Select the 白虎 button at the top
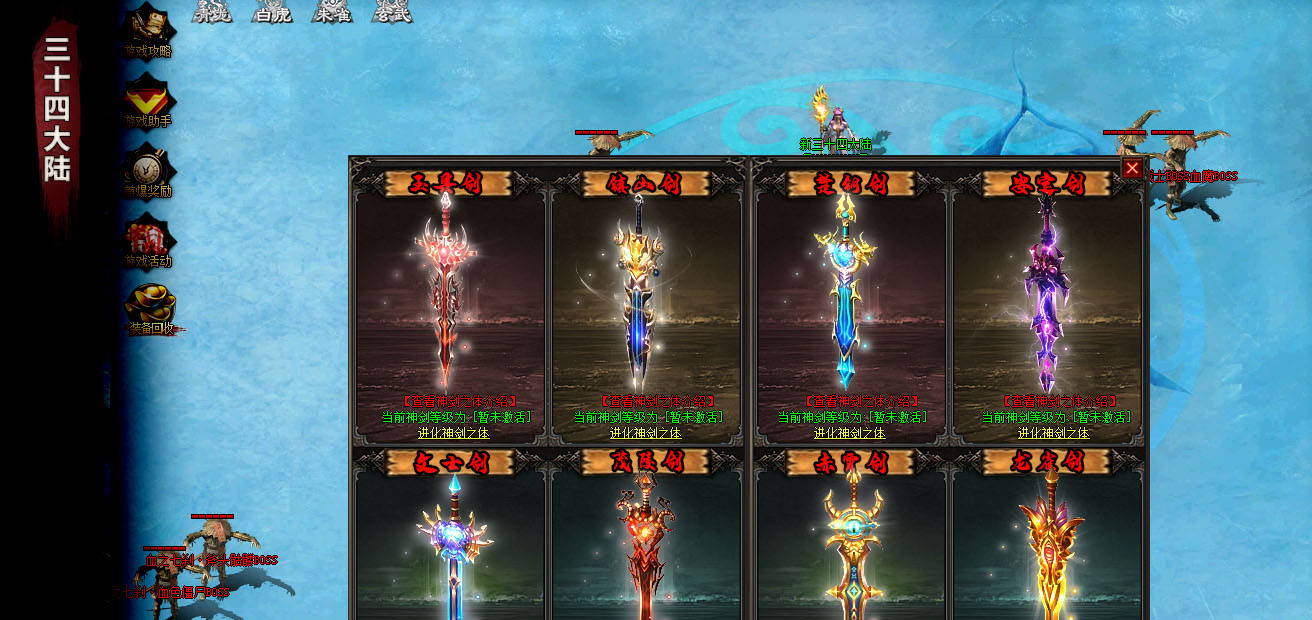The height and width of the screenshot is (620, 1312). pos(272,12)
